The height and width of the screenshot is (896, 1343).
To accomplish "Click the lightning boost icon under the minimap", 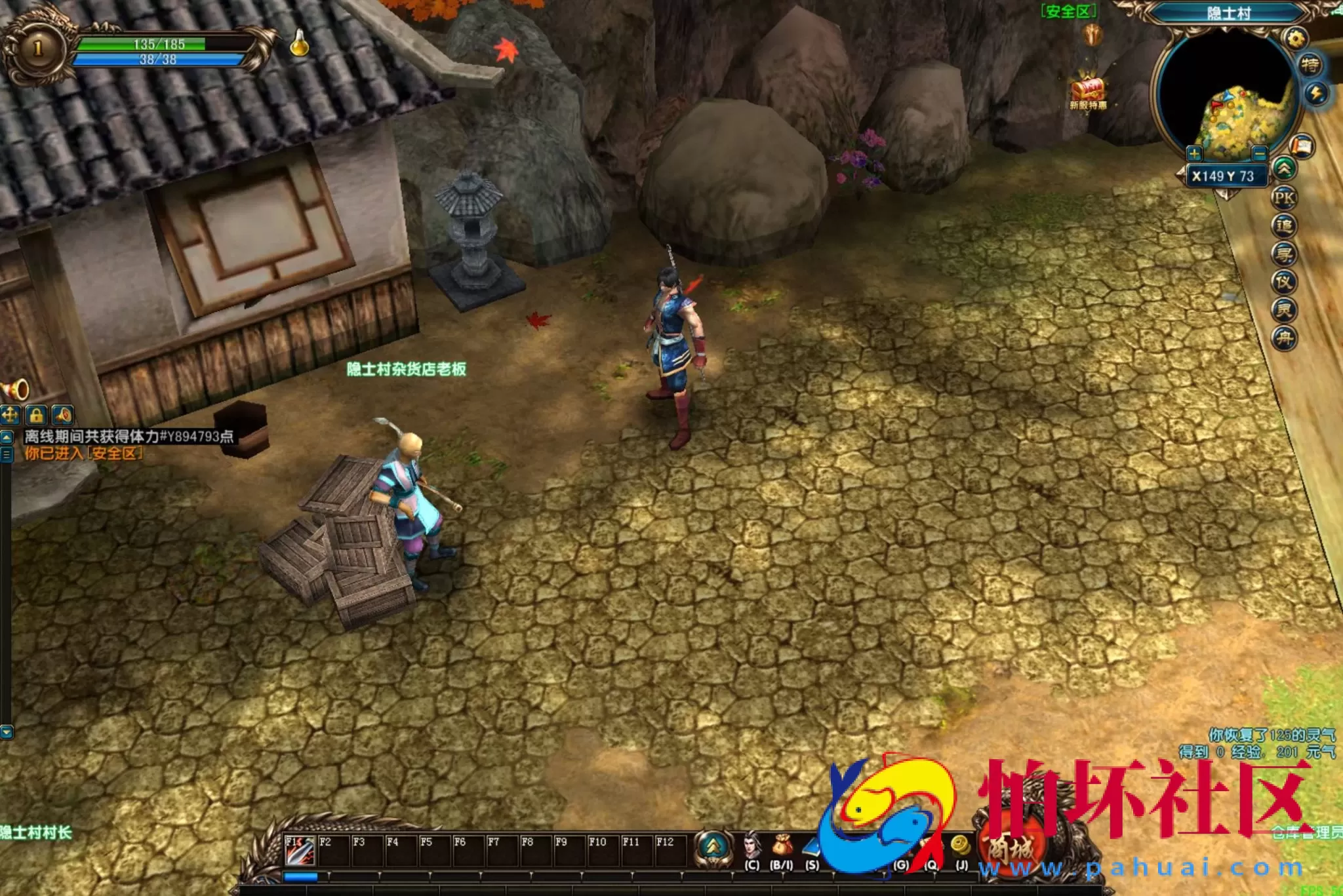I will (x=1317, y=92).
